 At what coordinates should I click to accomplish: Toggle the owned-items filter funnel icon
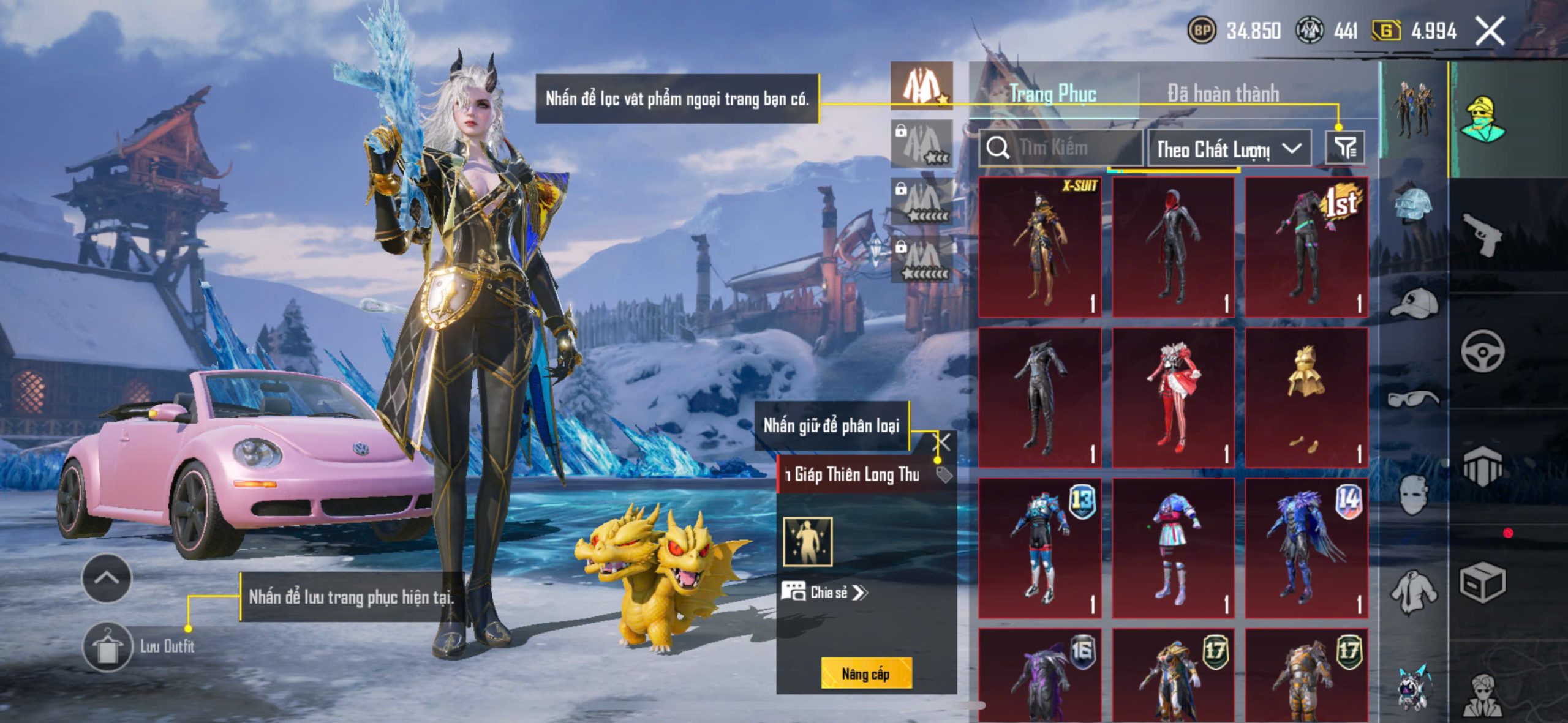[x=1345, y=148]
